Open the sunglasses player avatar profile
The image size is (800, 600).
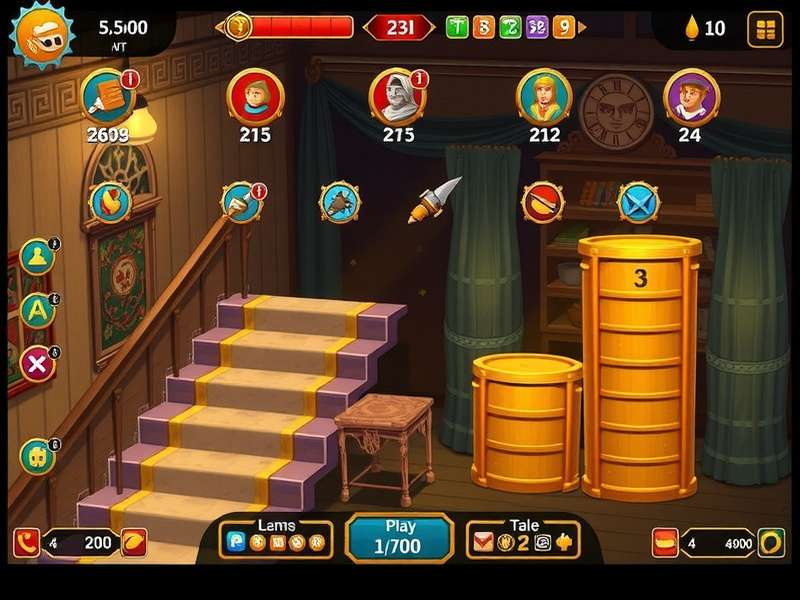click(41, 31)
